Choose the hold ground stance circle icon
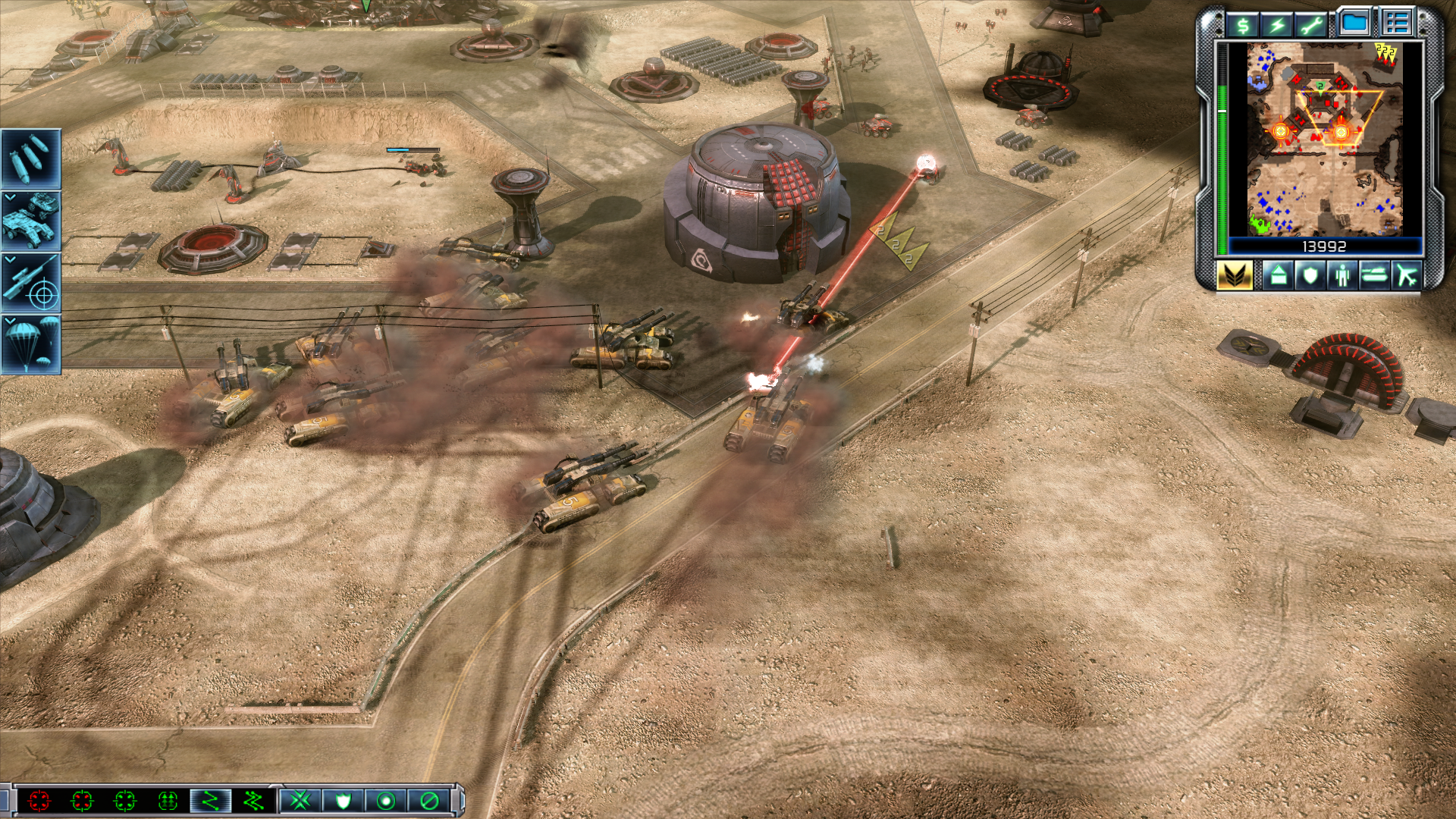Viewport: 1456px width, 819px height. click(x=386, y=800)
